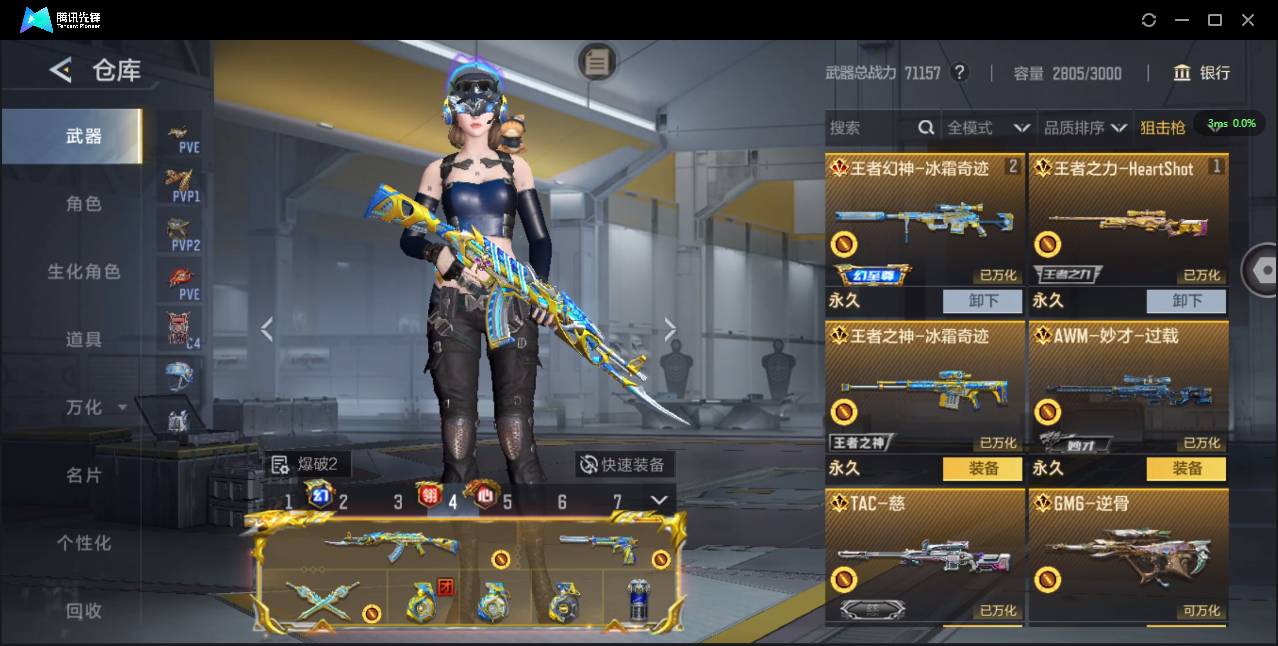Maximize the emulator window
The width and height of the screenshot is (1278, 646).
click(1214, 20)
